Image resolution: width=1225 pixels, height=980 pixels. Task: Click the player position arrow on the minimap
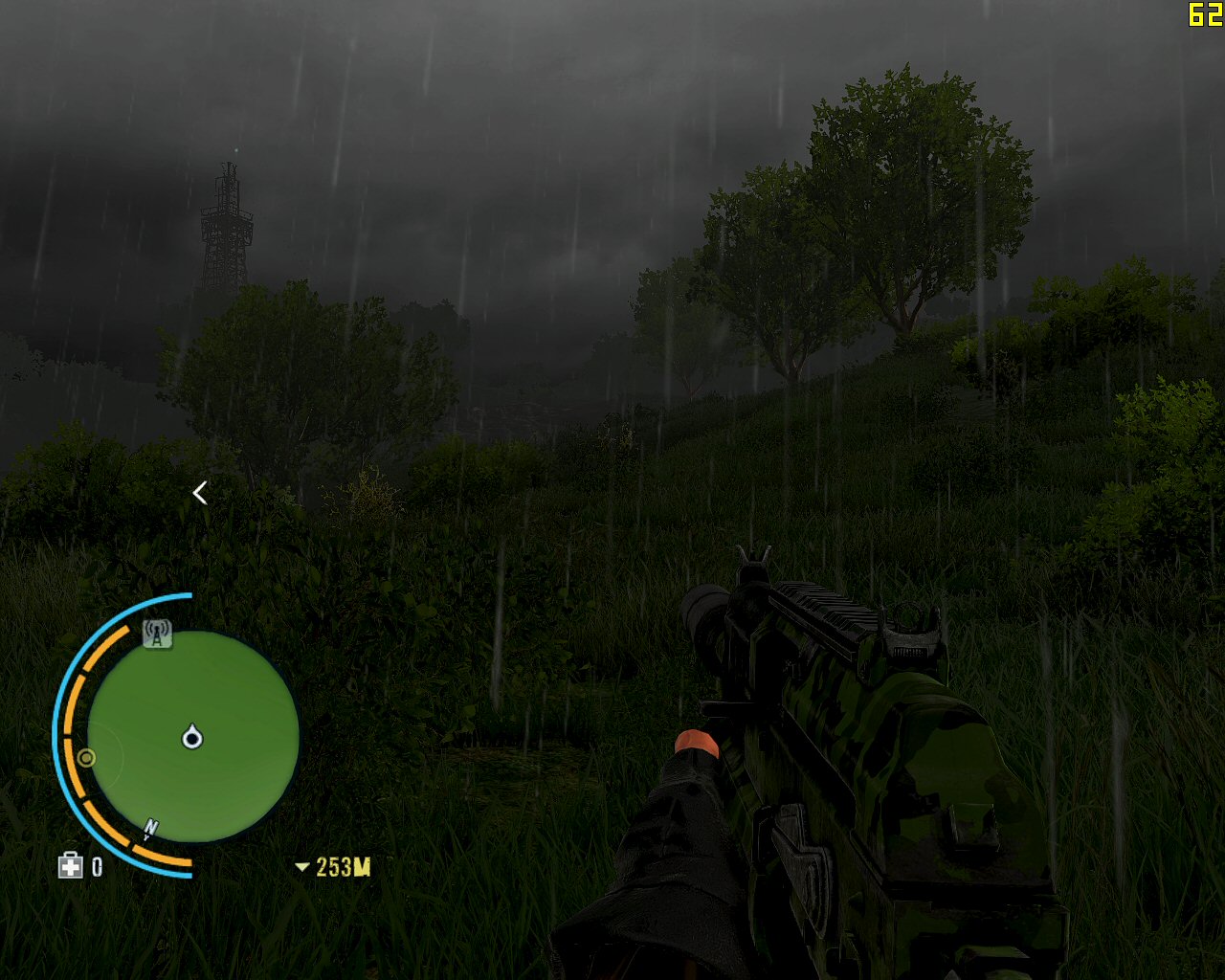pos(192,737)
